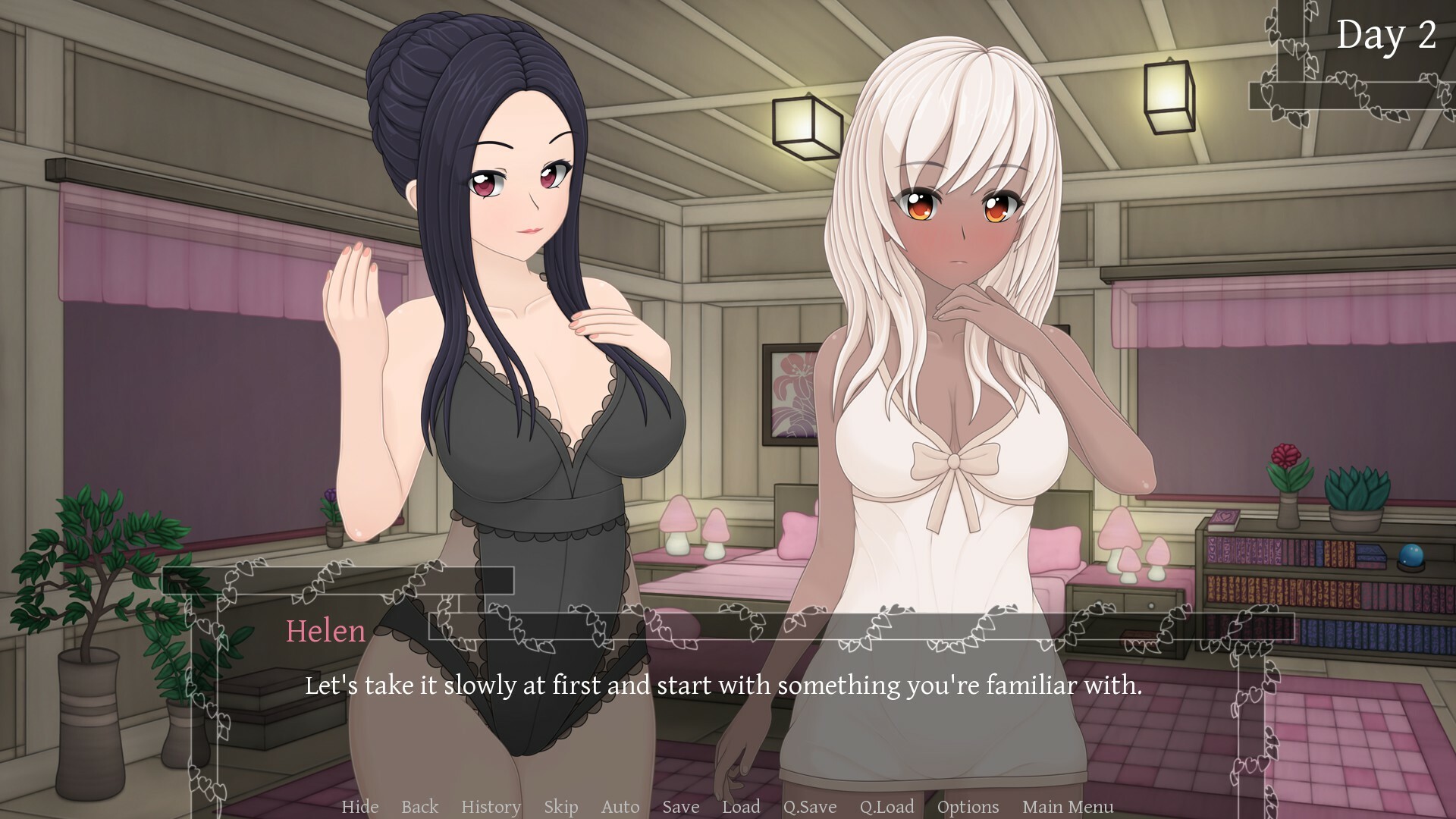The width and height of the screenshot is (1456, 819).
Task: Open the Load game screen
Action: 742,807
